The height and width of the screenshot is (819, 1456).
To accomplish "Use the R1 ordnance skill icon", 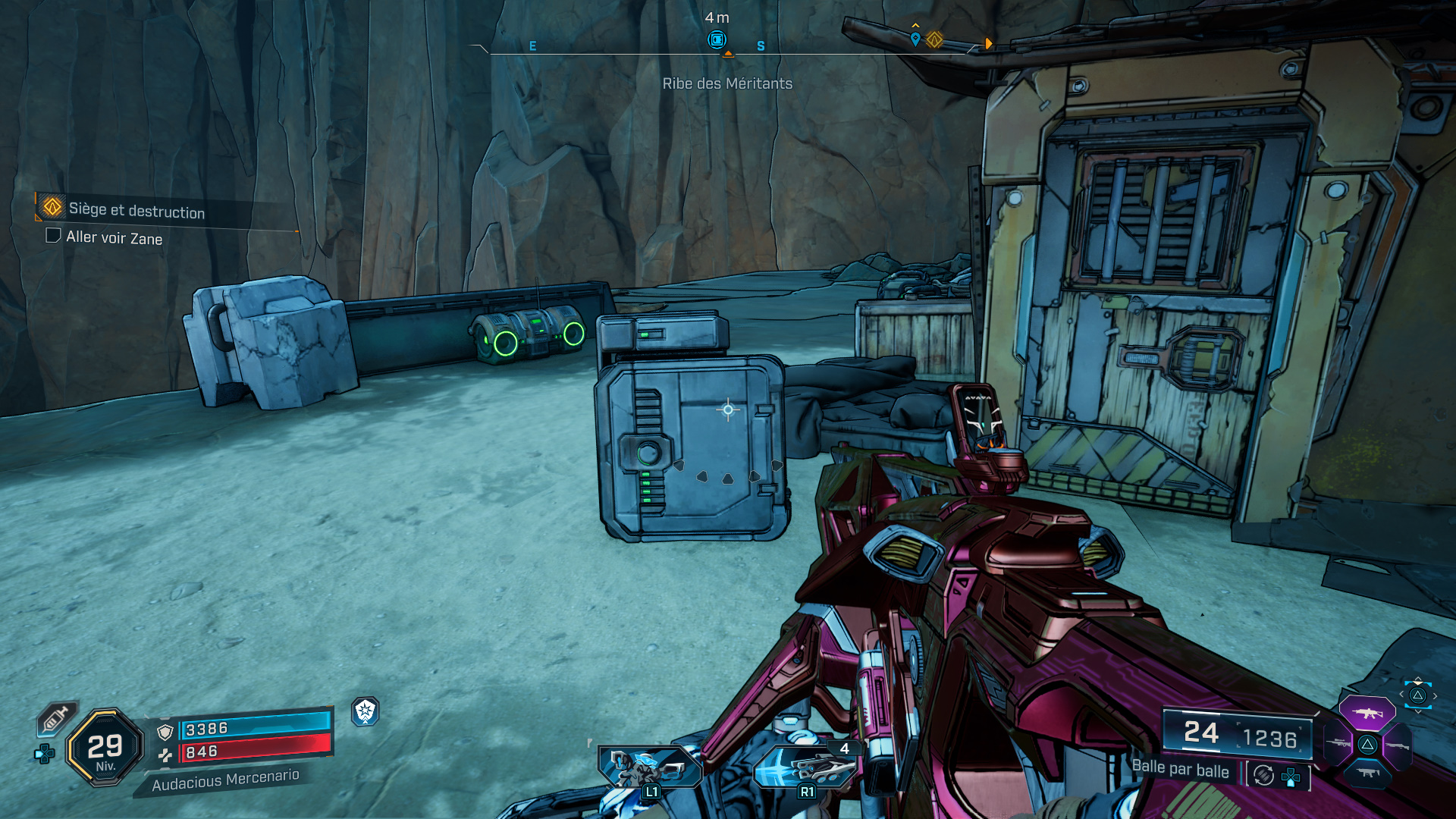I will pyautogui.click(x=805, y=768).
